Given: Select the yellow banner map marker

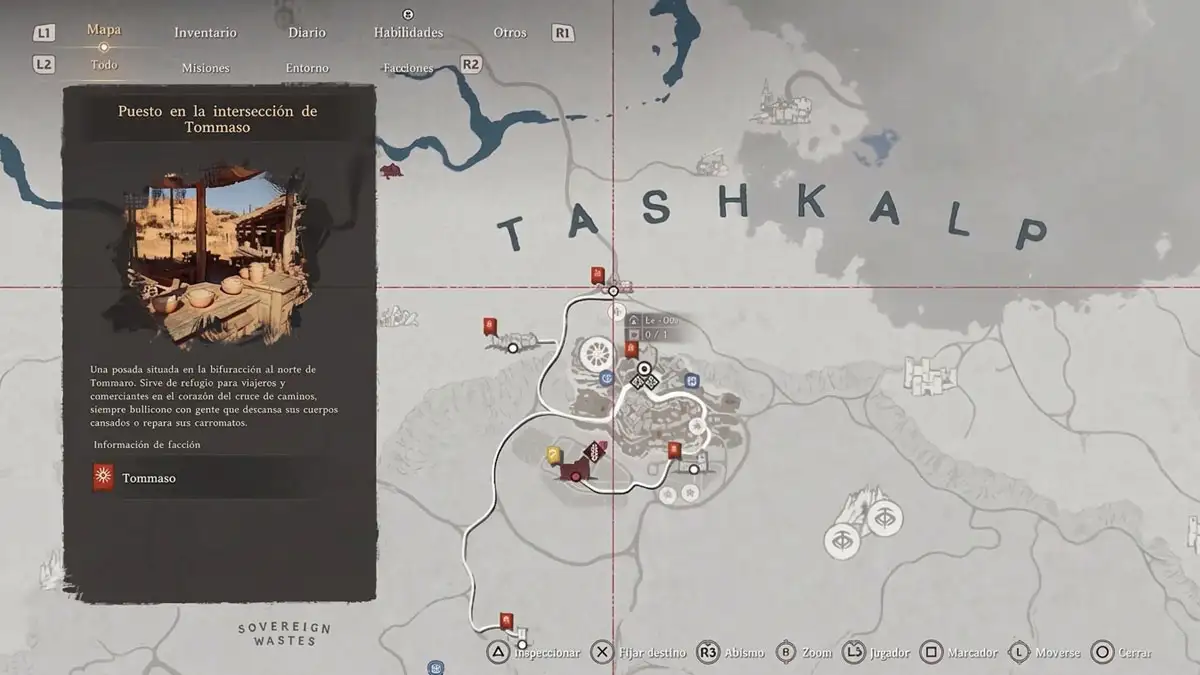Looking at the screenshot, I should pyautogui.click(x=553, y=455).
